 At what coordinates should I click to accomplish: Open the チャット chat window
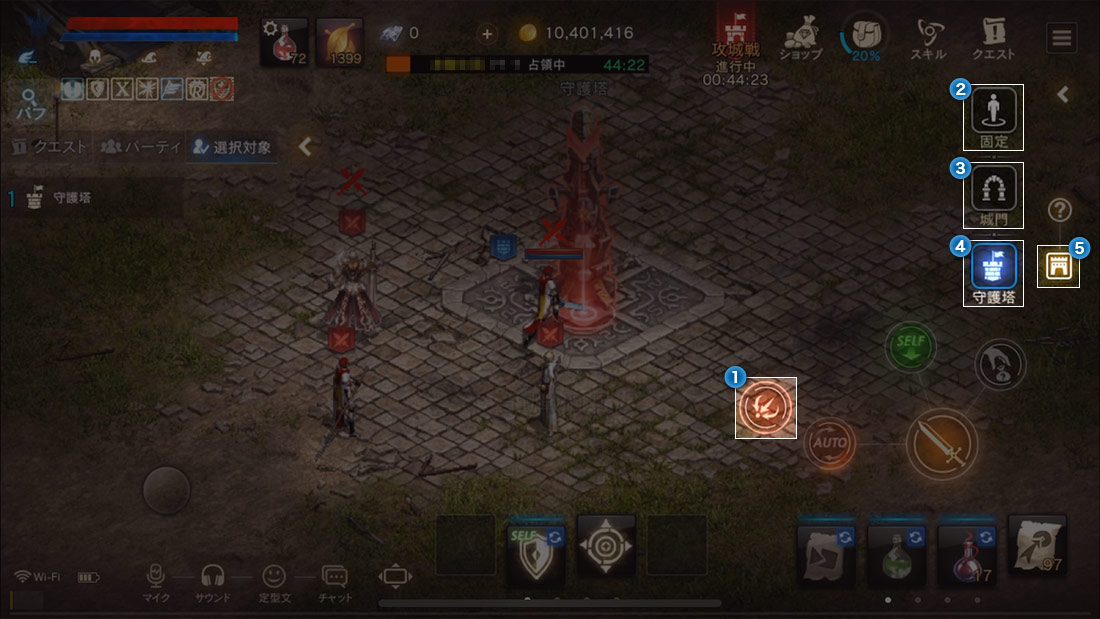click(335, 582)
